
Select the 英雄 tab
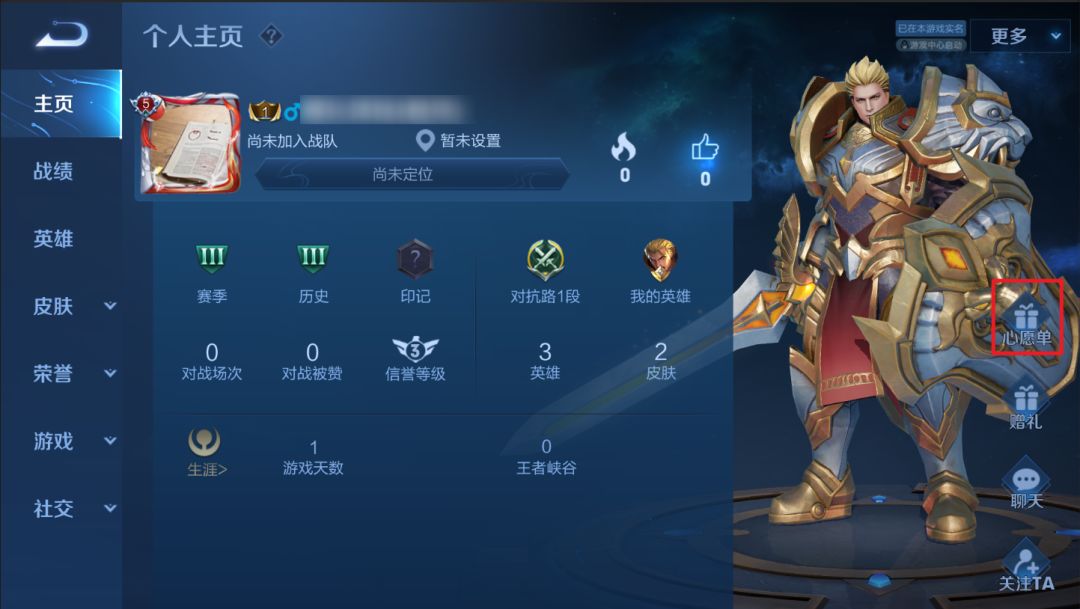(x=54, y=239)
